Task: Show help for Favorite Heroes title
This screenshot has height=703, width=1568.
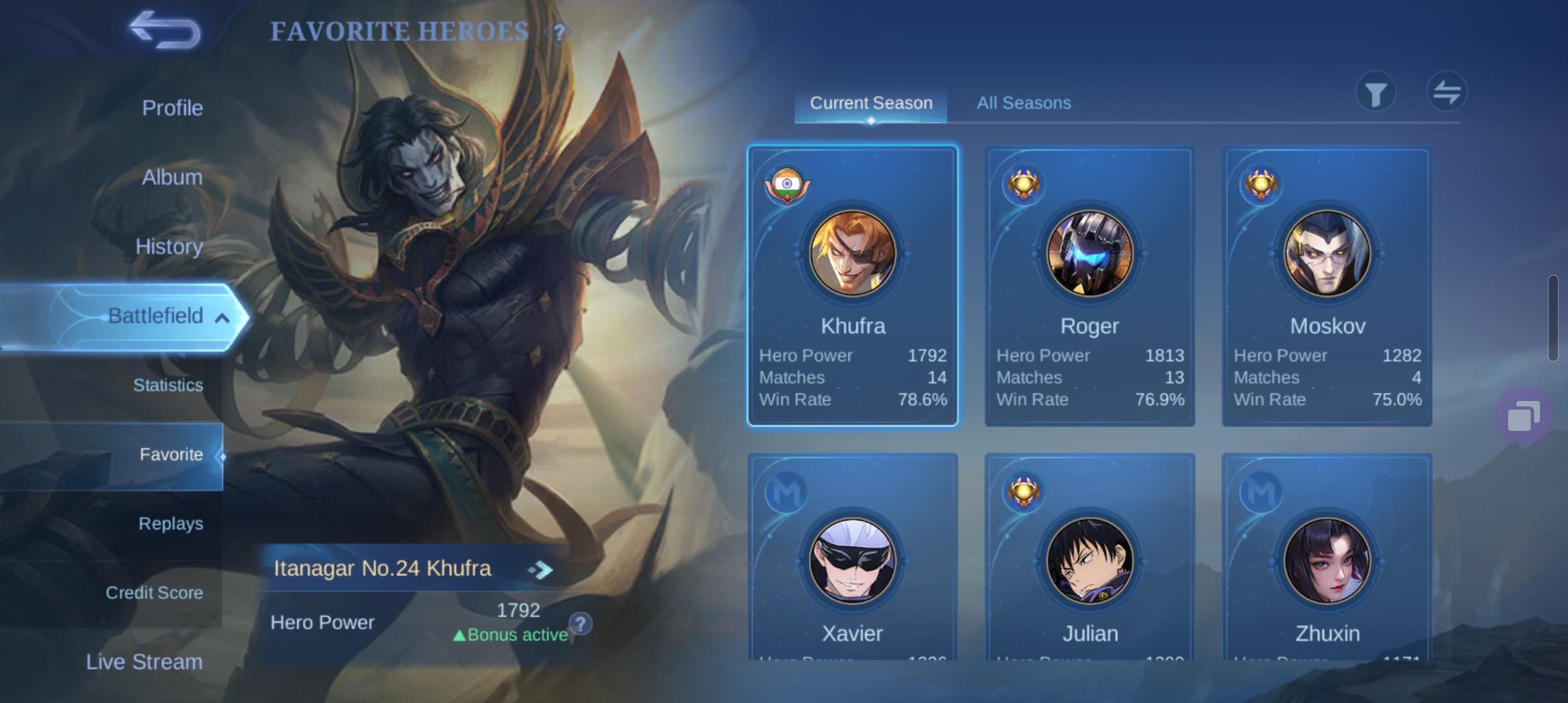Action: pyautogui.click(x=559, y=32)
